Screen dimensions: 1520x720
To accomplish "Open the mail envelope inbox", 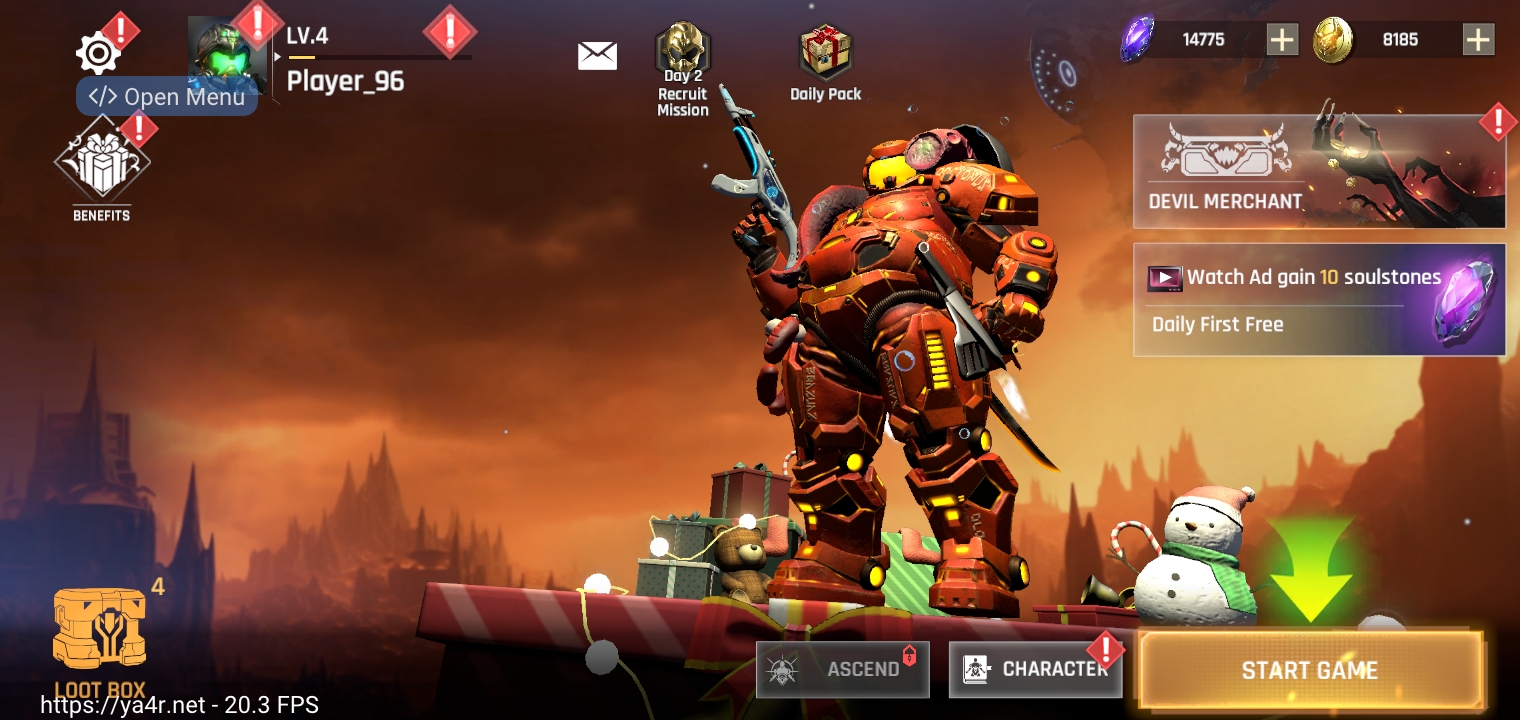I will [597, 55].
